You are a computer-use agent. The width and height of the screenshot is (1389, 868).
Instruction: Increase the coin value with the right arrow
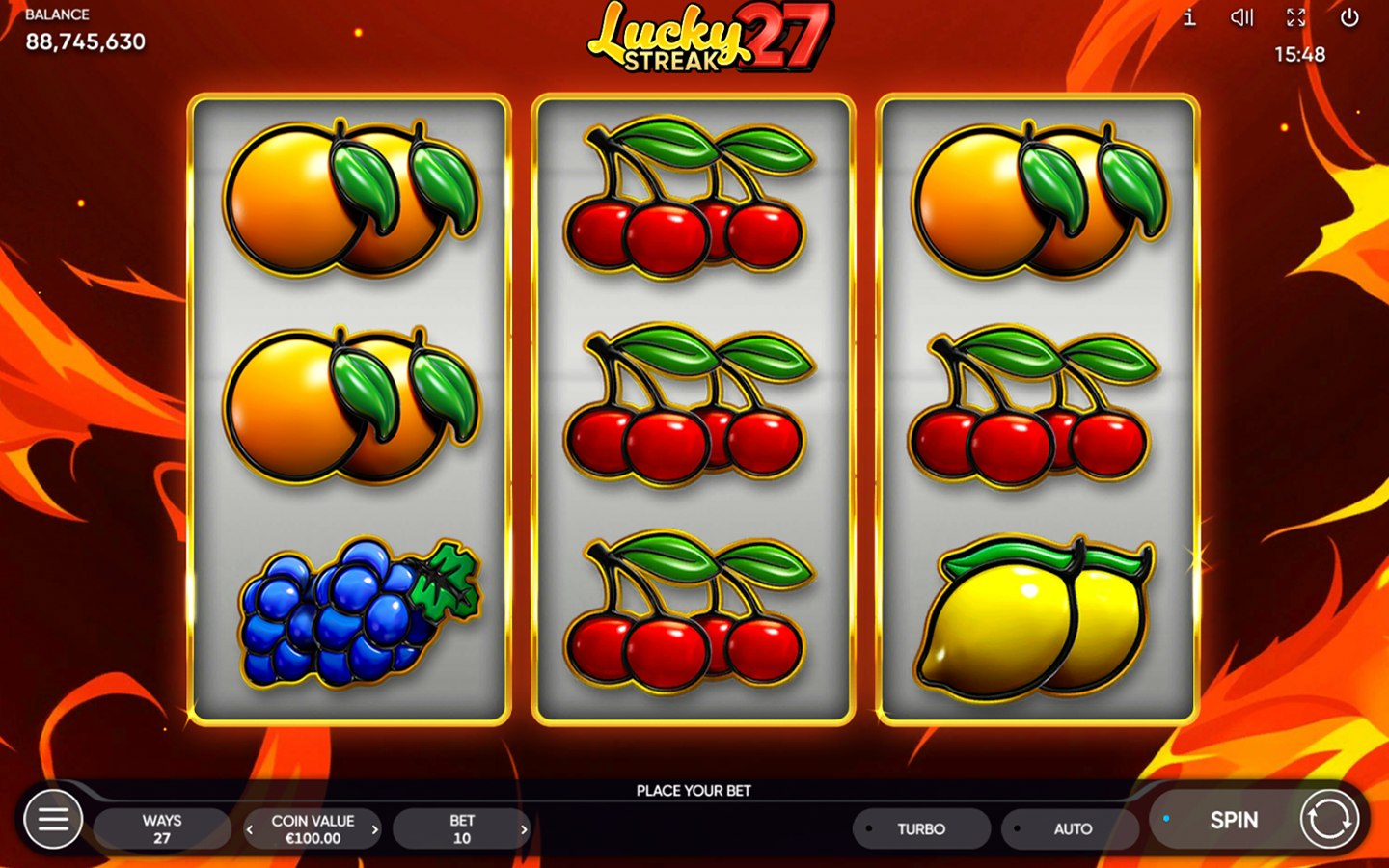[375, 828]
